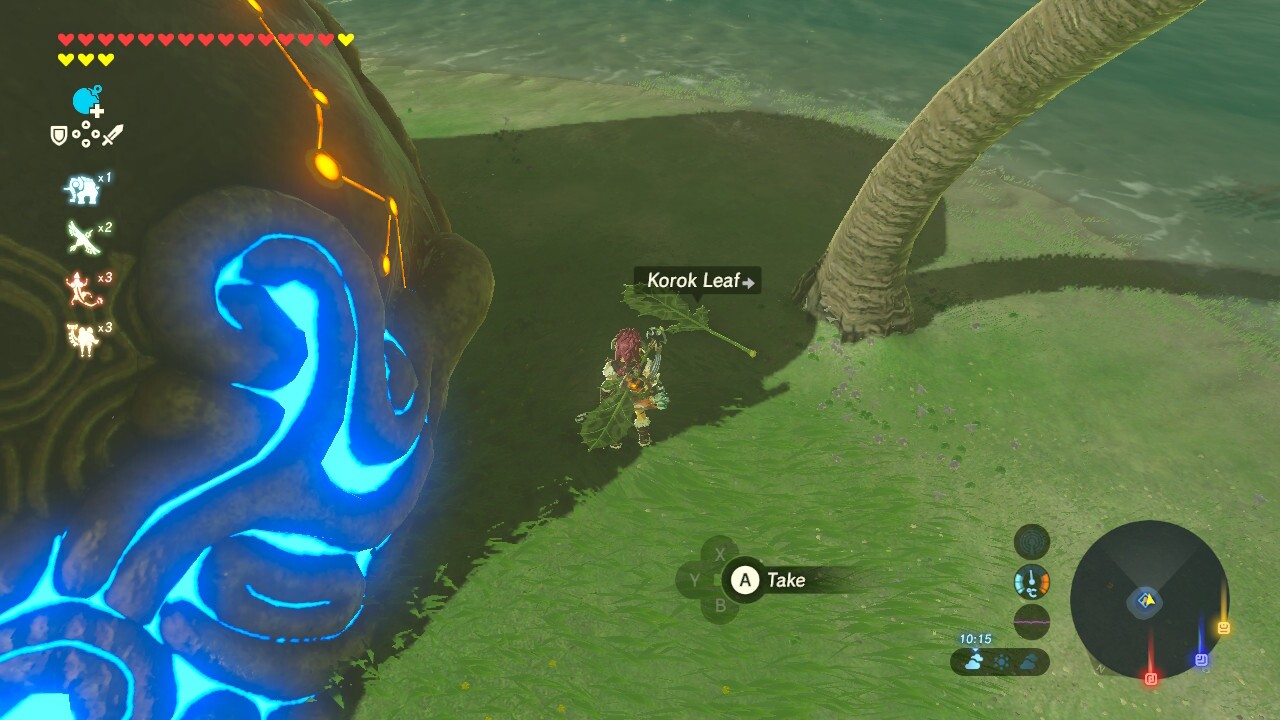The height and width of the screenshot is (720, 1280).
Task: Select the Mipha's Grace elephant ability icon
Action: point(82,185)
